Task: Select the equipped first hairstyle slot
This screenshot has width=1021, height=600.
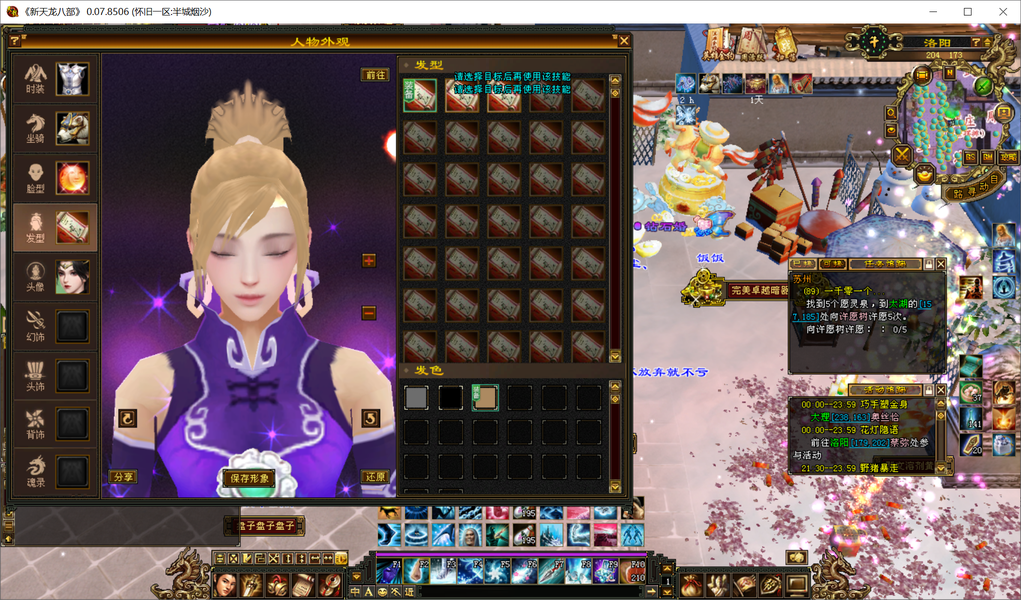Action: click(x=420, y=95)
